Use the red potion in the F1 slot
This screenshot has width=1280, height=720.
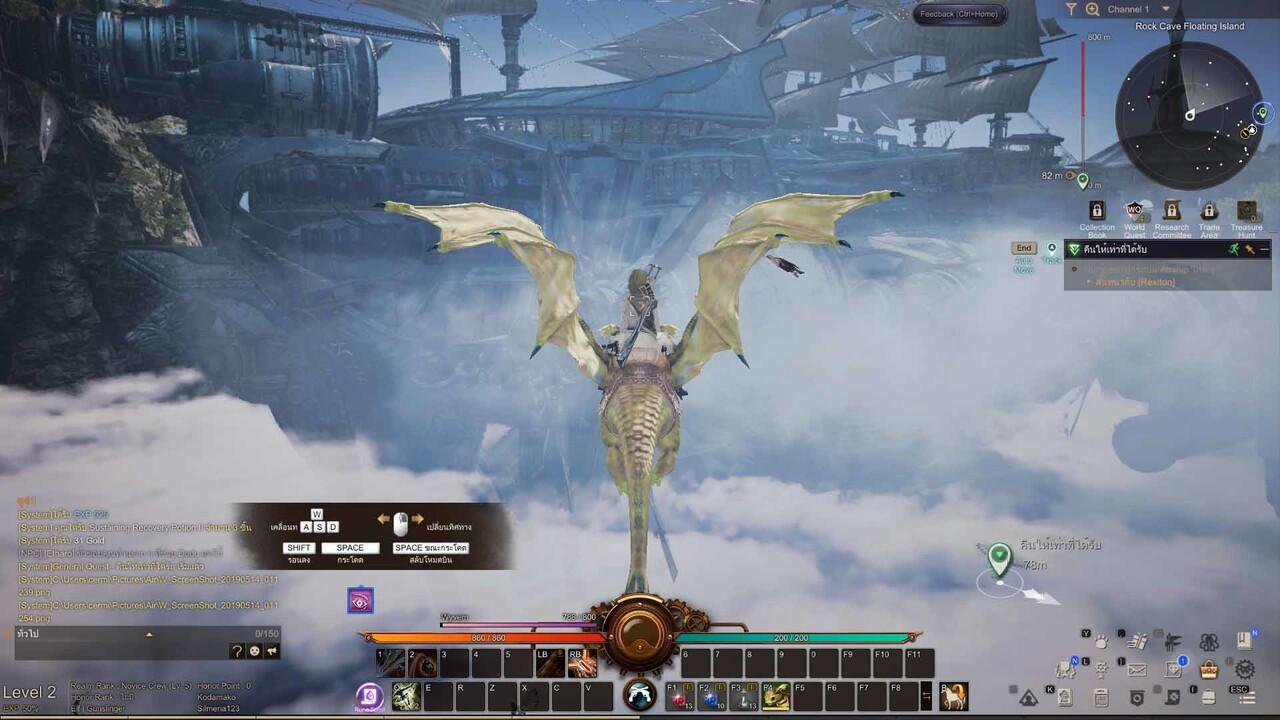[x=680, y=696]
